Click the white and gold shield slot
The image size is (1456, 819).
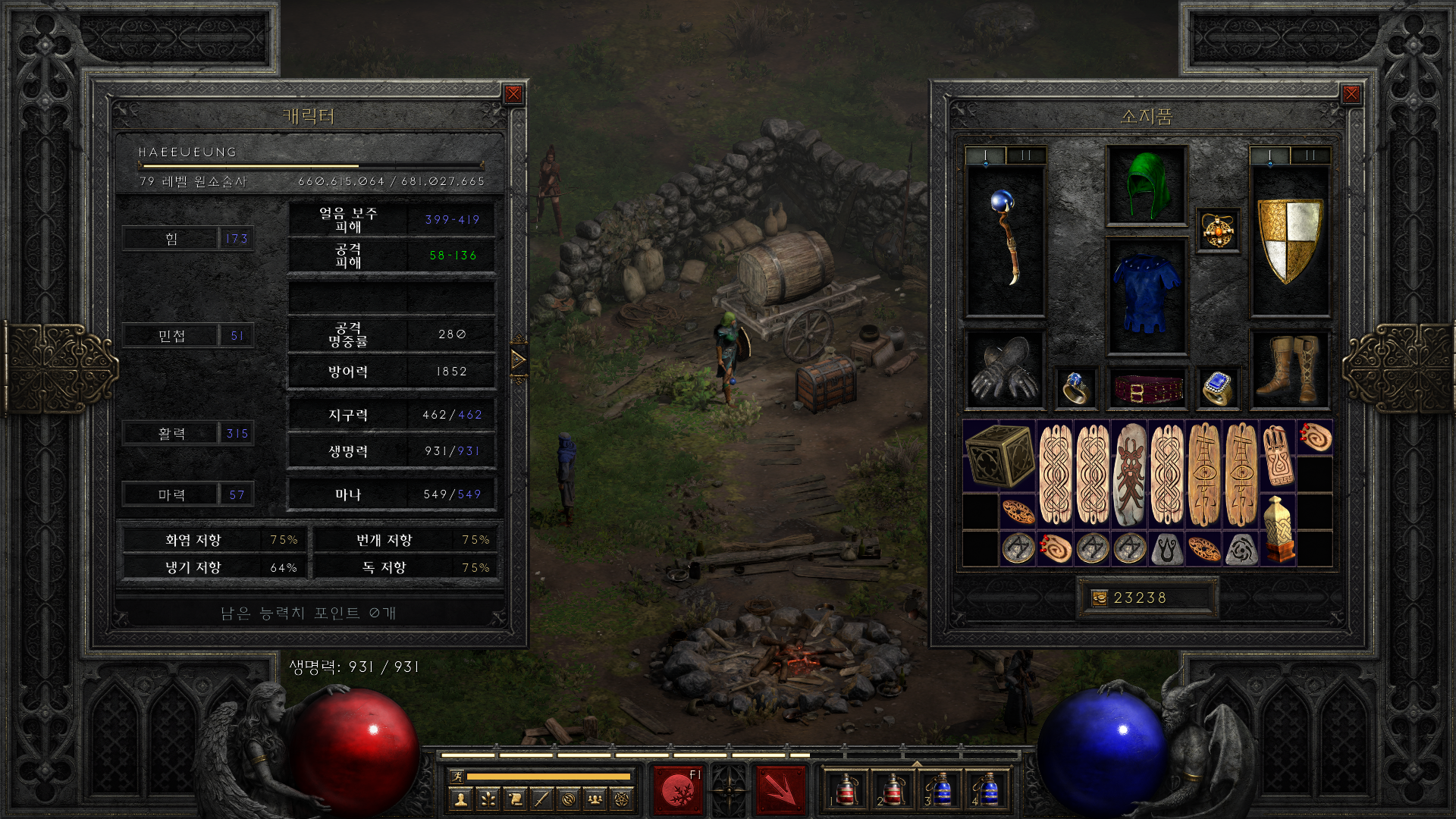tap(1289, 240)
